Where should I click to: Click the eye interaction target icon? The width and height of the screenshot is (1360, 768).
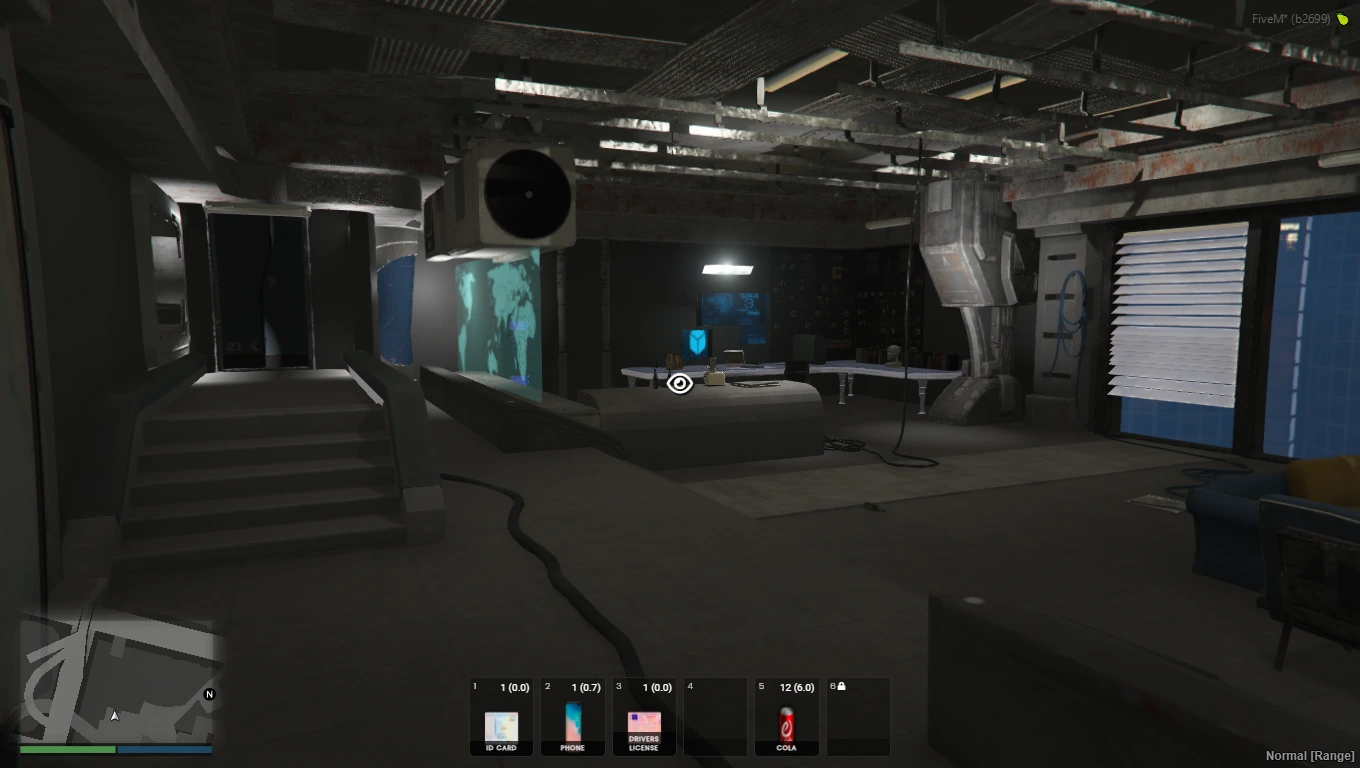click(680, 383)
